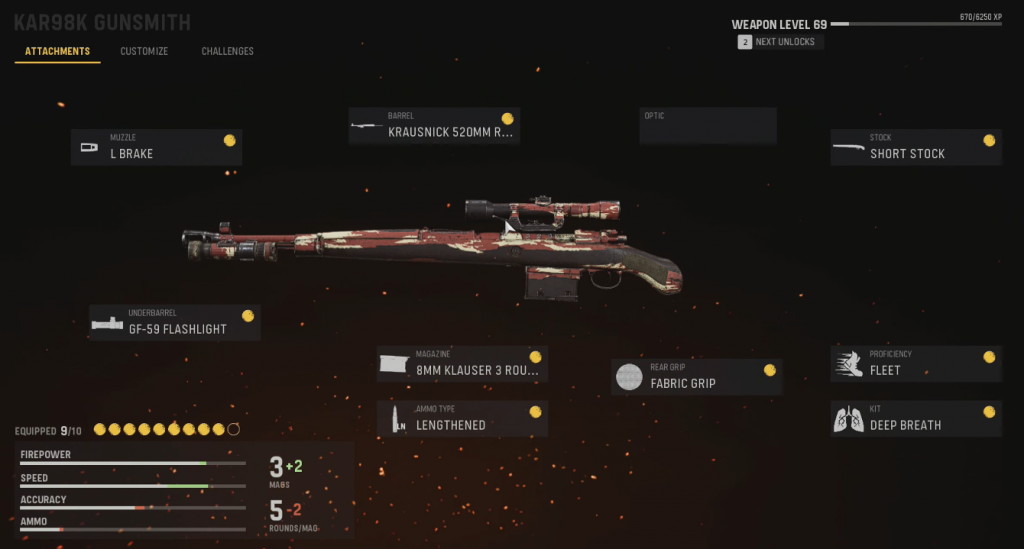
Task: Change the Lengthened ammo type
Action: point(462,419)
